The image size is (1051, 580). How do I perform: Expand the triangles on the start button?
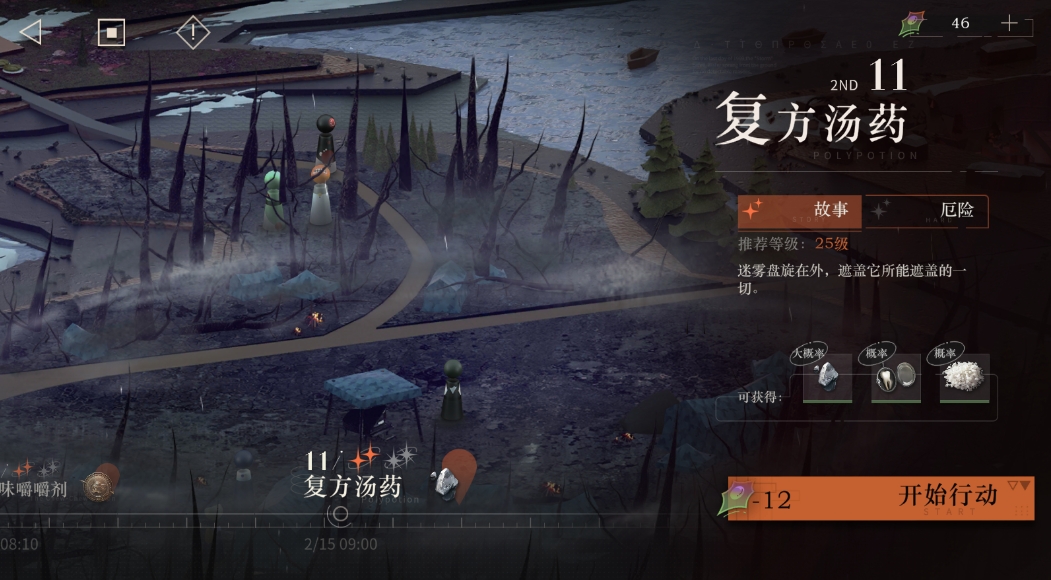(1019, 486)
